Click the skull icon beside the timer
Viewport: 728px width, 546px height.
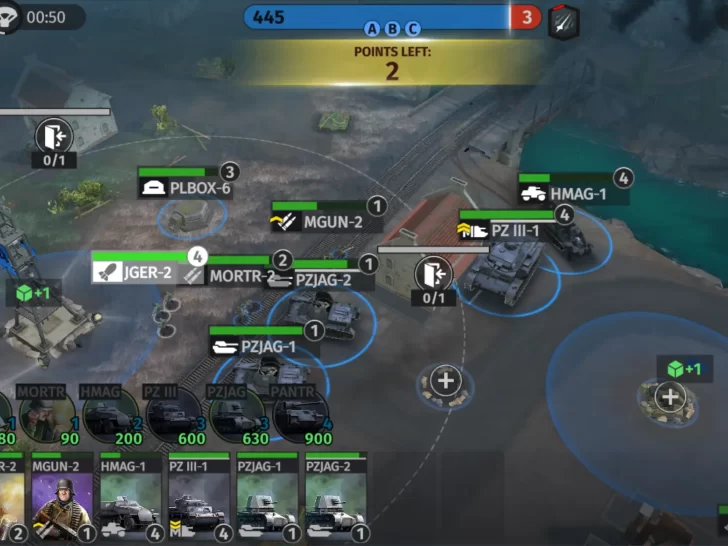point(9,18)
